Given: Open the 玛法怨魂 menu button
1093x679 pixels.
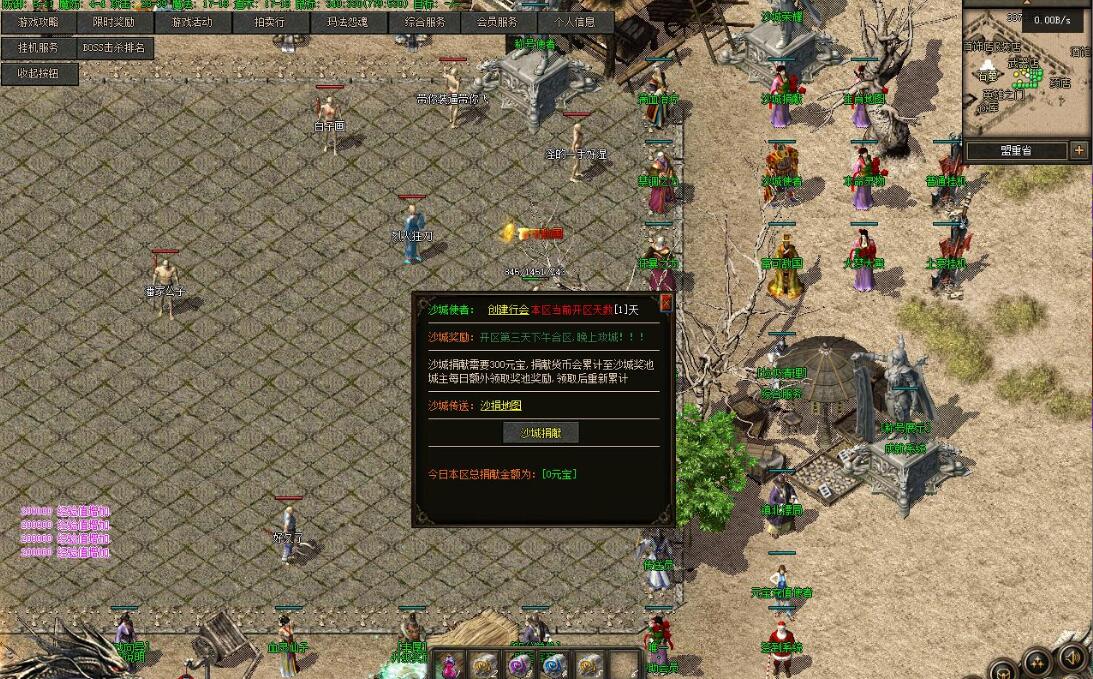Looking at the screenshot, I should (x=346, y=22).
